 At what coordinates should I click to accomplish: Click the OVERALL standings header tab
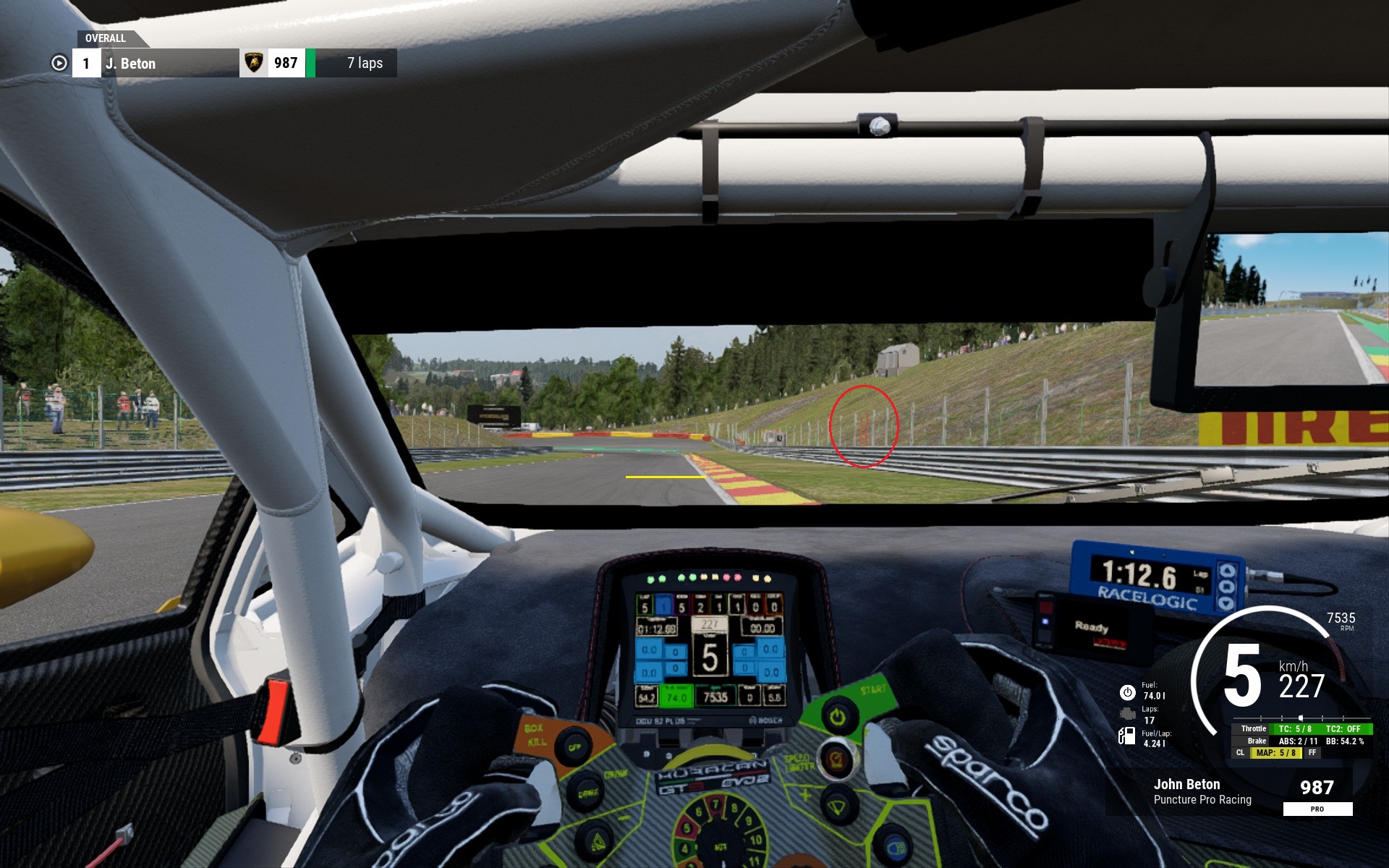(x=106, y=38)
